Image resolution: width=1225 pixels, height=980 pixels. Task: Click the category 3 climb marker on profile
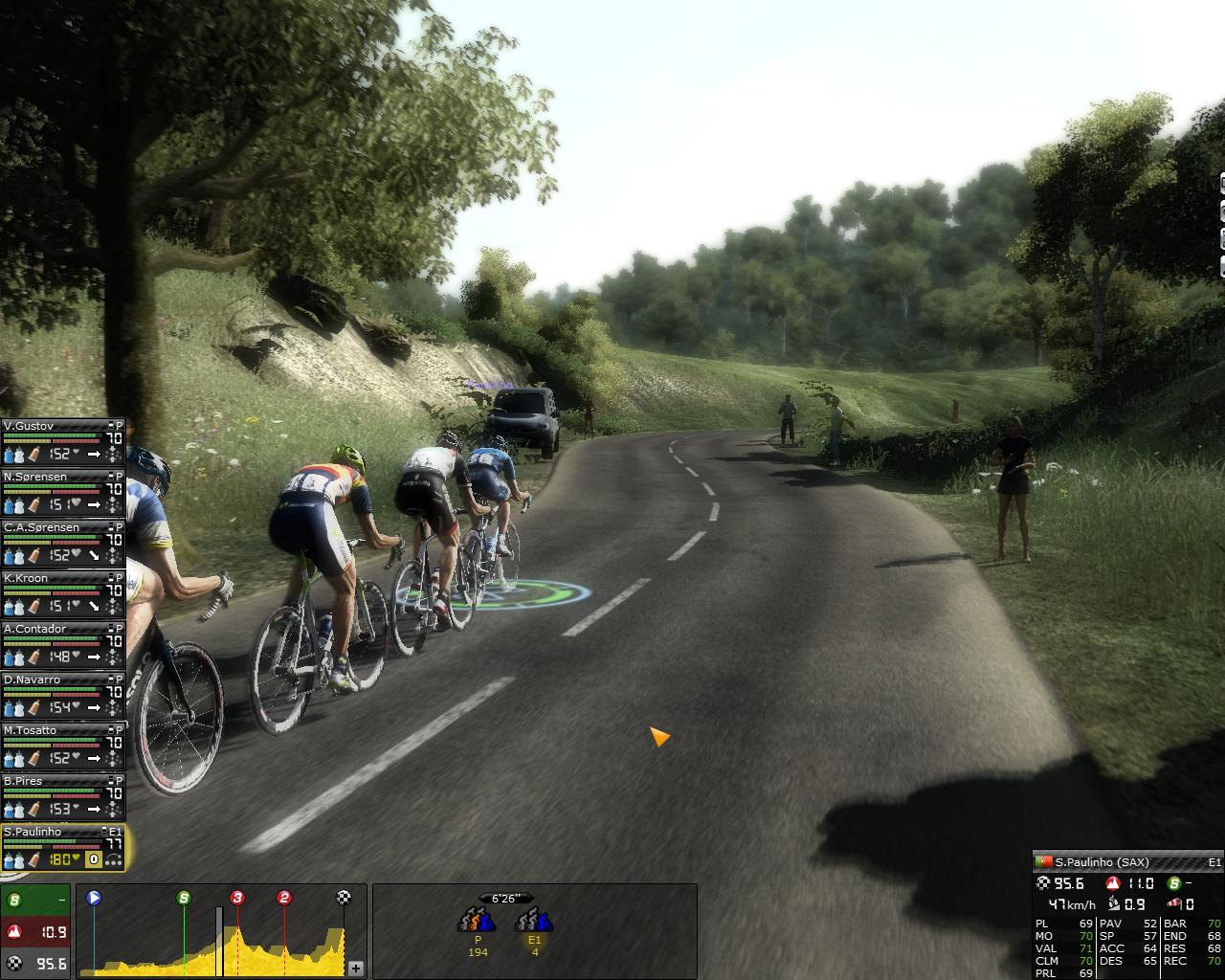(236, 898)
